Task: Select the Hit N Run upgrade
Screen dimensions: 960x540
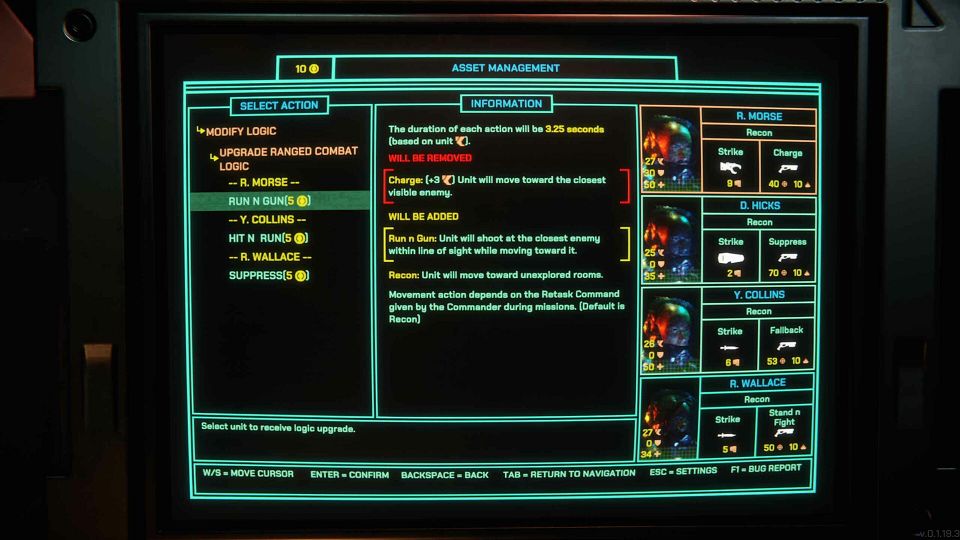Action: click(x=267, y=238)
